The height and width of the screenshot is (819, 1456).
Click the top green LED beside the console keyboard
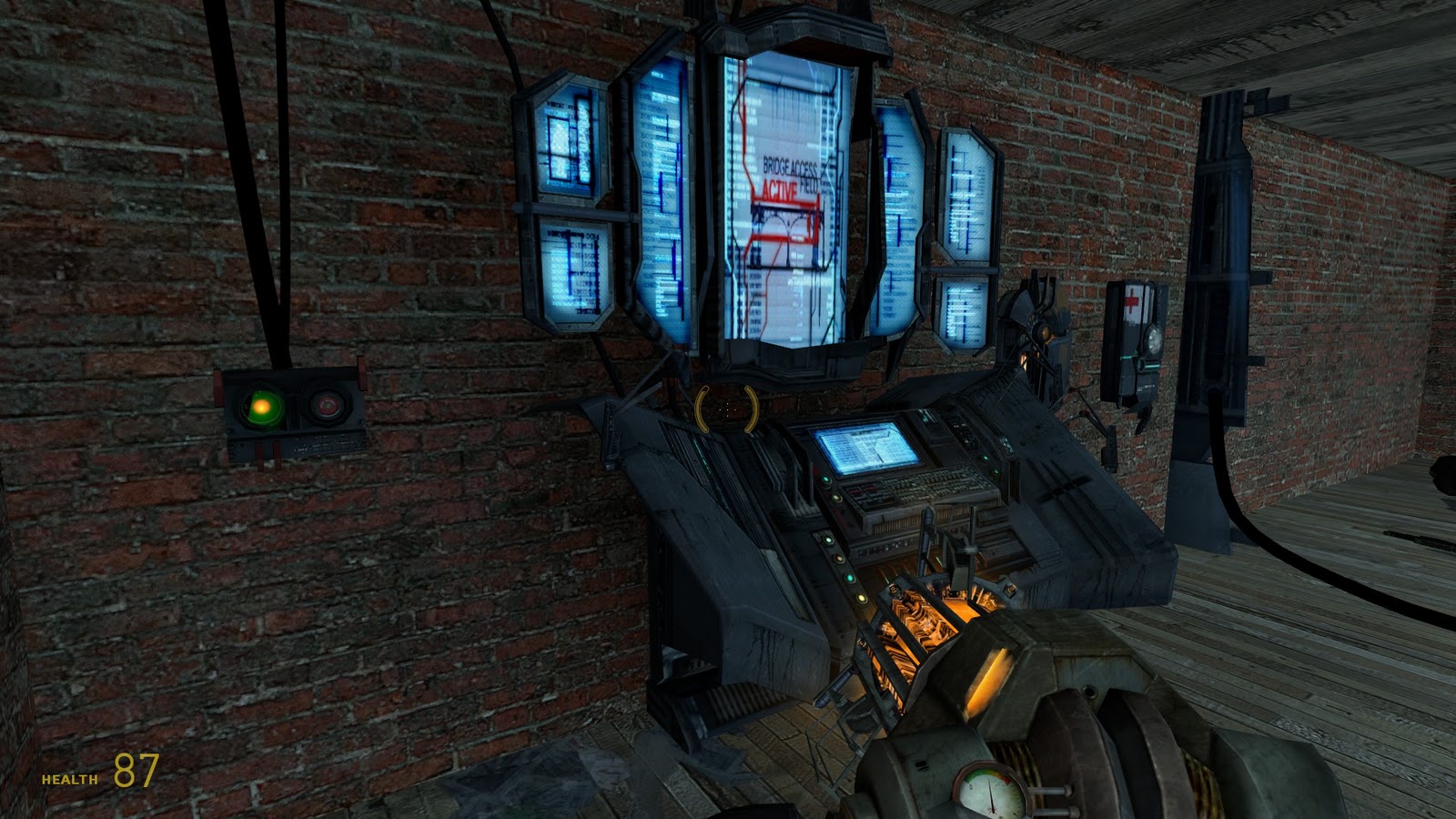click(825, 480)
